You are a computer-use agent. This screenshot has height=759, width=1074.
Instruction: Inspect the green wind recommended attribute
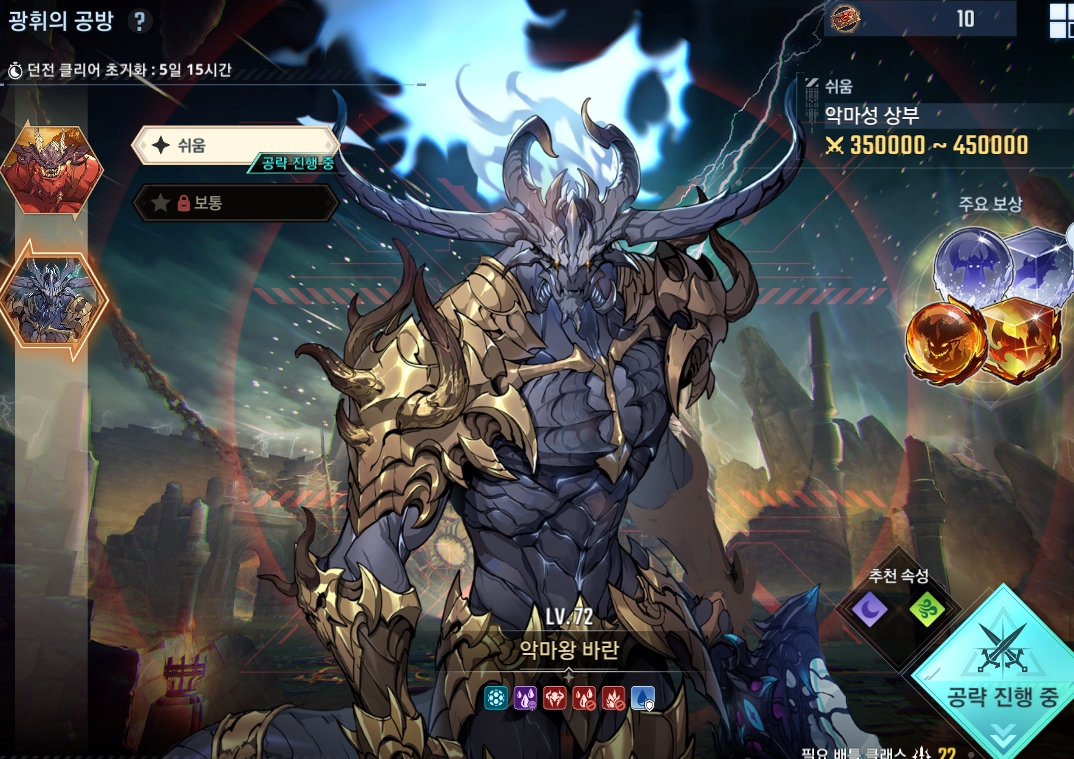click(x=925, y=608)
